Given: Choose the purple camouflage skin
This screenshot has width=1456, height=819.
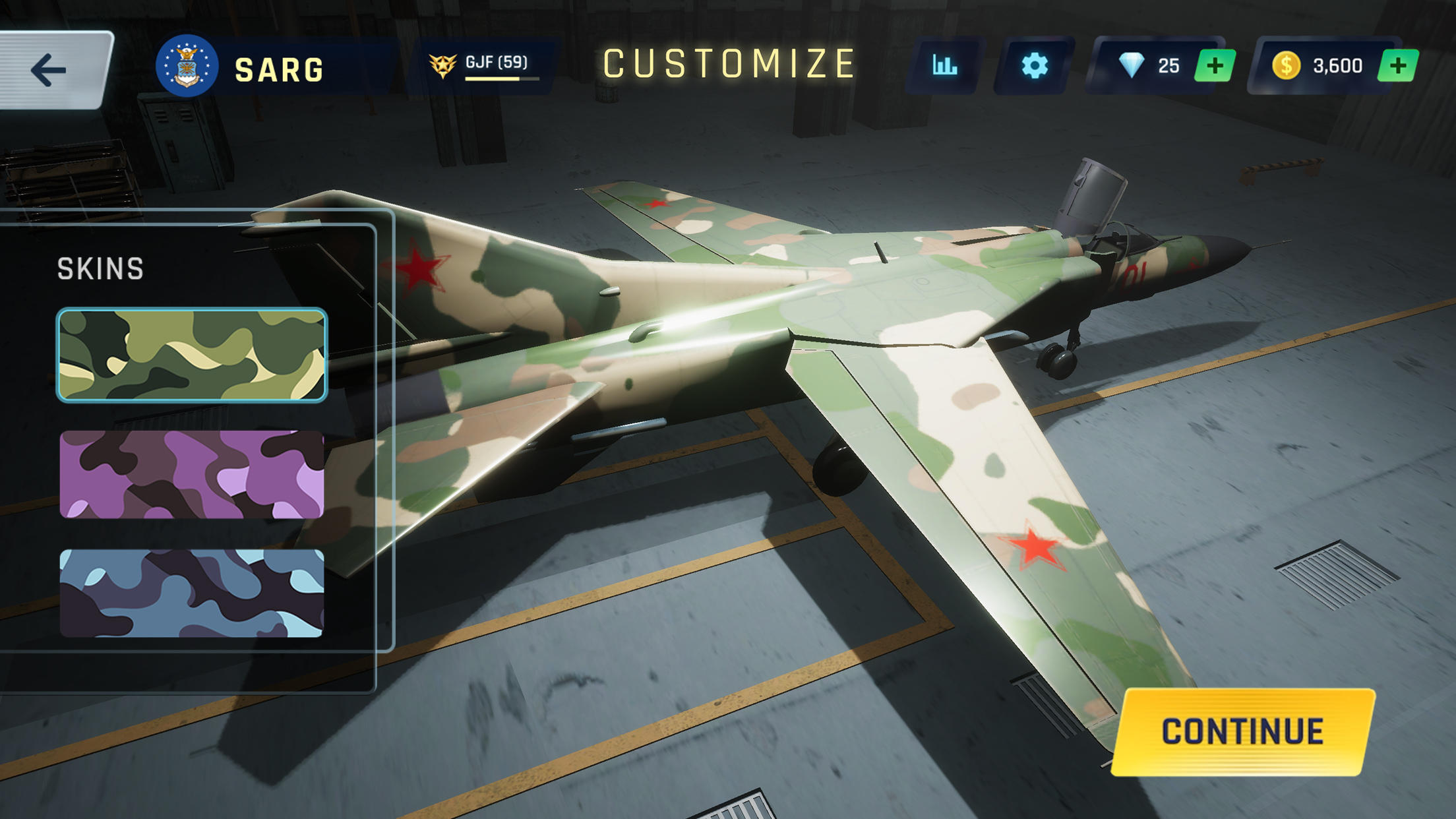Looking at the screenshot, I should pyautogui.click(x=192, y=475).
